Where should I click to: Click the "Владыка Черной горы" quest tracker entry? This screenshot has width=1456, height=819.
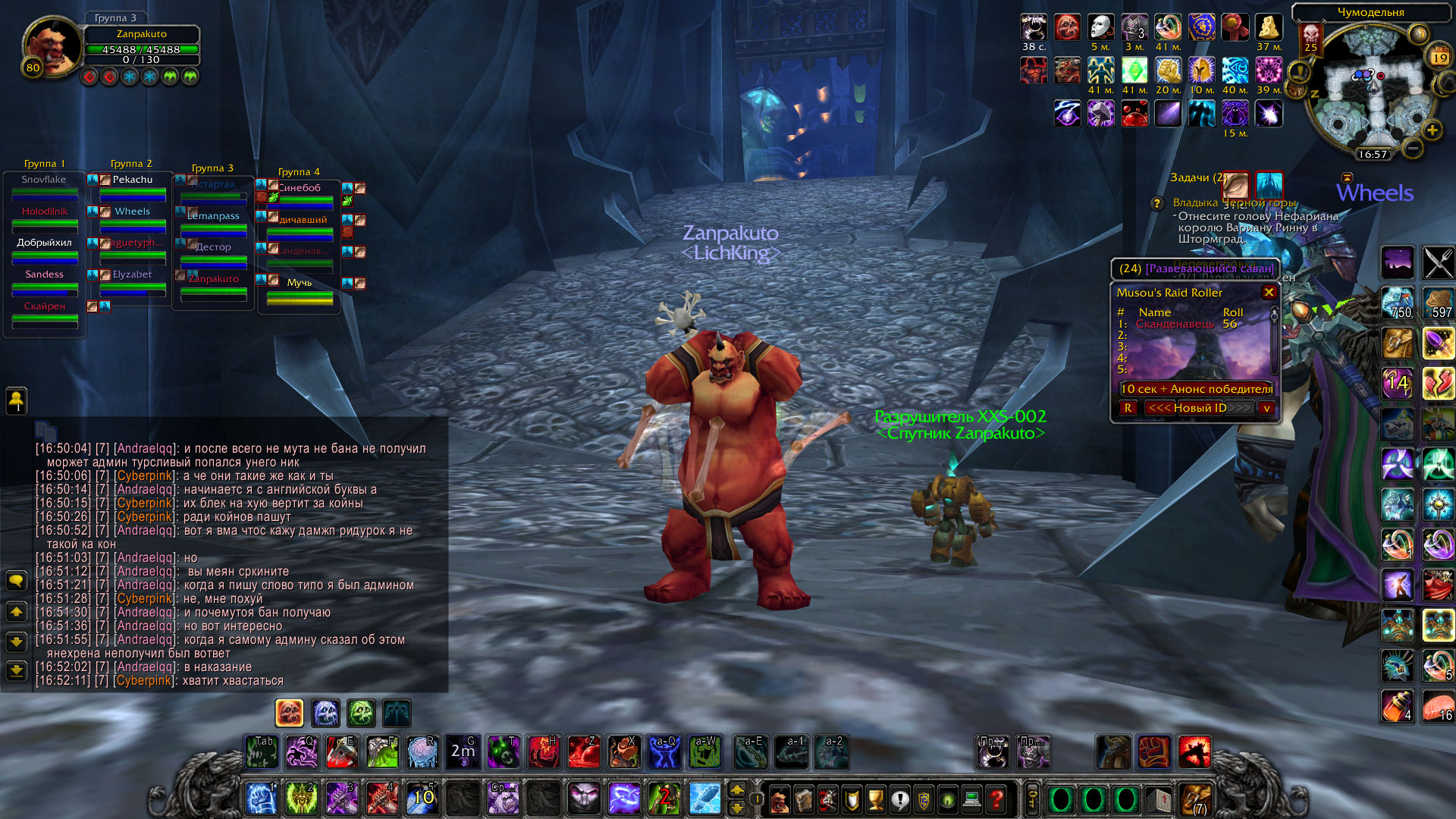1234,202
